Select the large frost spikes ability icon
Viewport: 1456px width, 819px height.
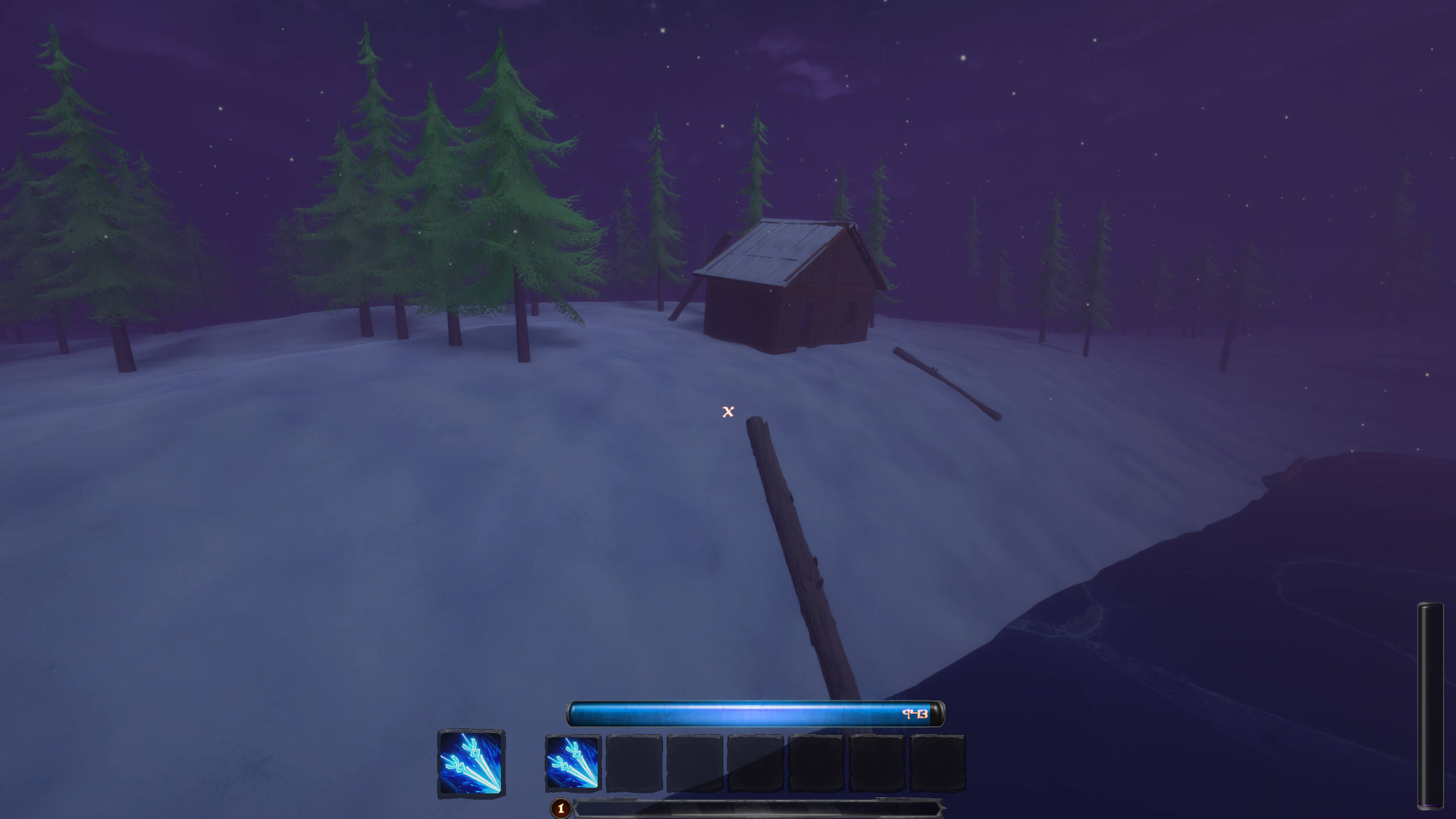click(470, 763)
